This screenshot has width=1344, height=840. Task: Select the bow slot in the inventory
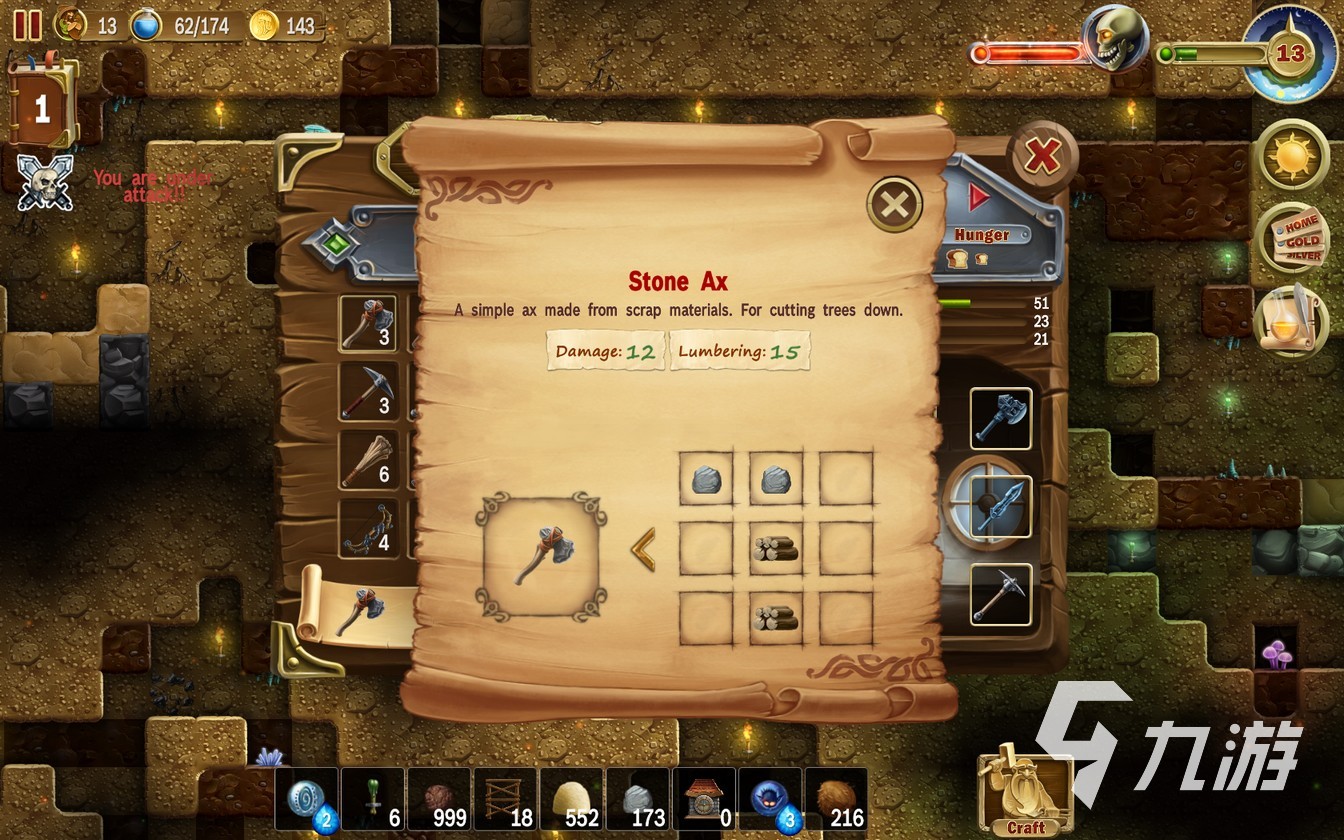tap(368, 528)
